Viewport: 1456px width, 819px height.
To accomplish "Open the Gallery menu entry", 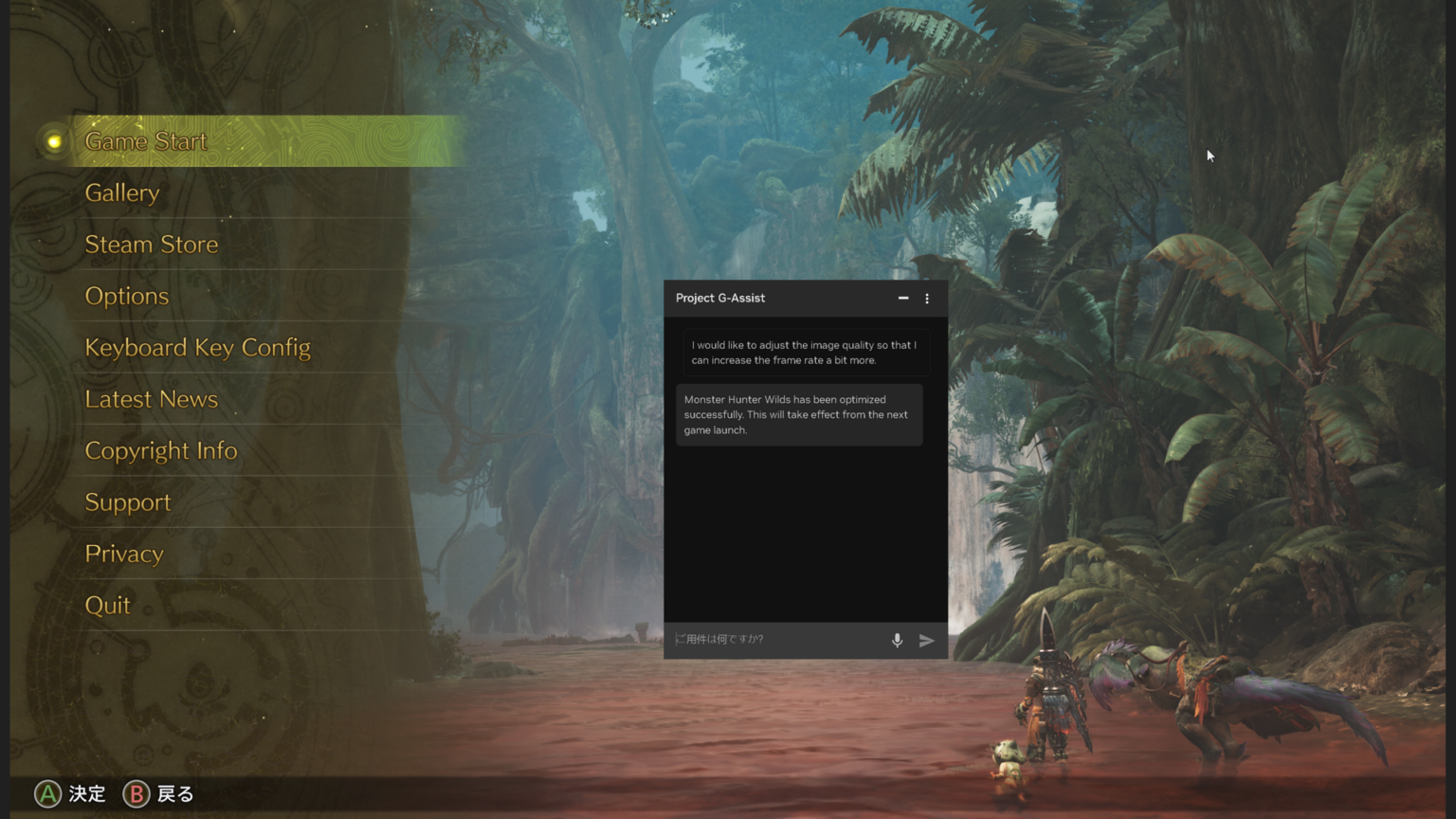I will pos(121,192).
